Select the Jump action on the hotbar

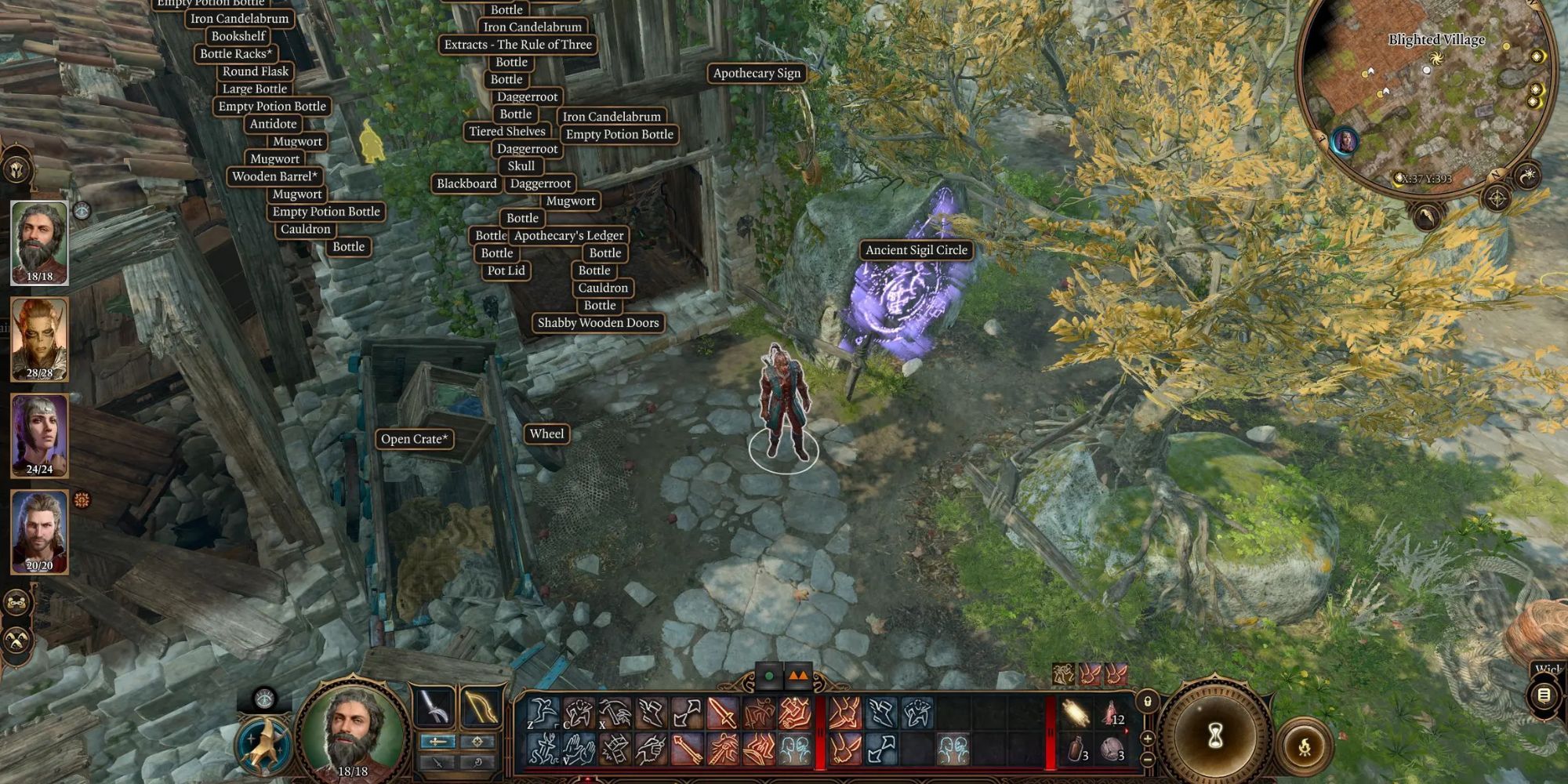tap(541, 711)
